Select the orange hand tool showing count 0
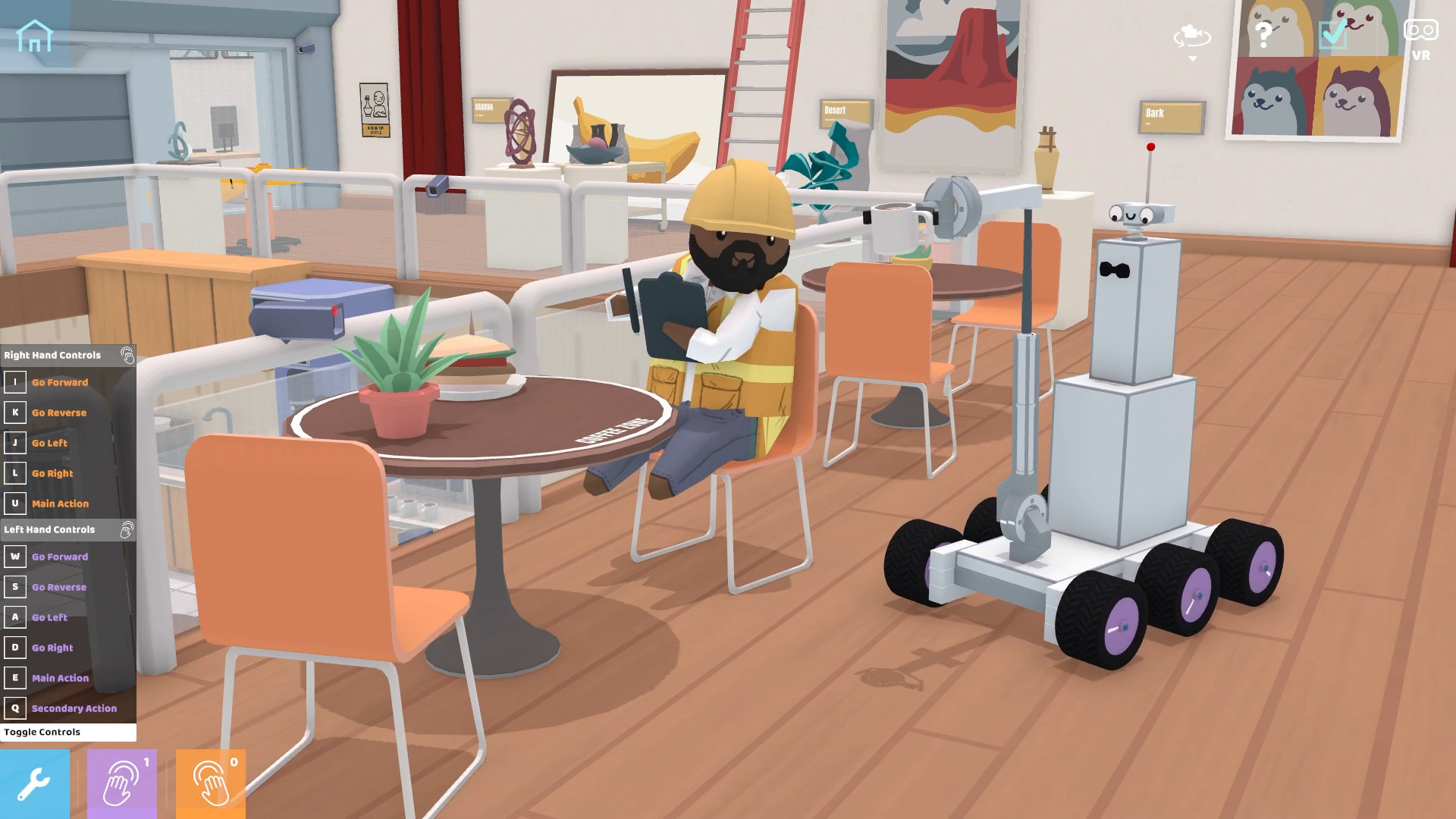This screenshot has width=1456, height=819. click(210, 783)
